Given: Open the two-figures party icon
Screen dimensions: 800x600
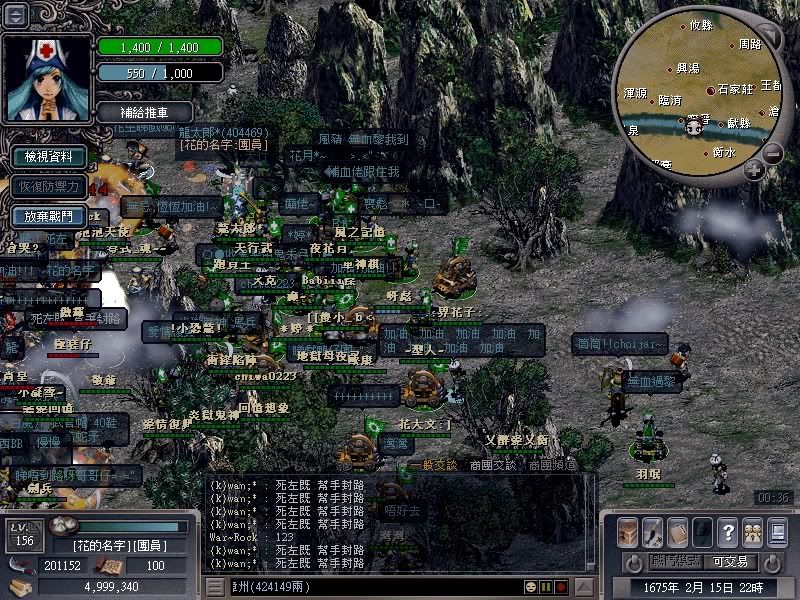Looking at the screenshot, I should point(751,531).
